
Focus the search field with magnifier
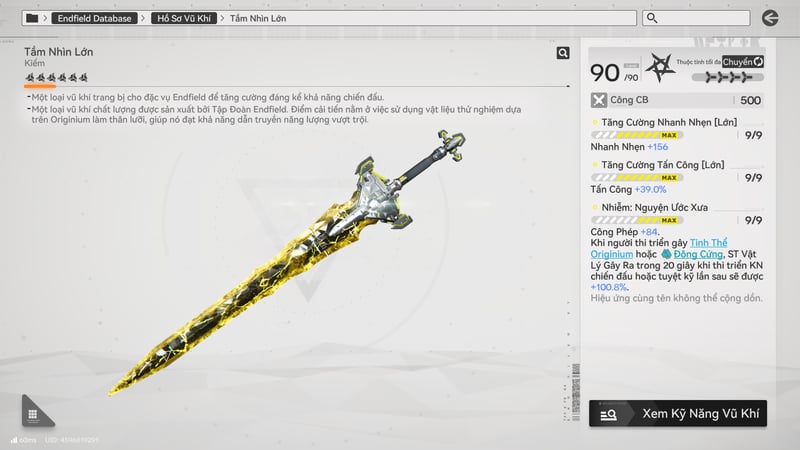(695, 18)
